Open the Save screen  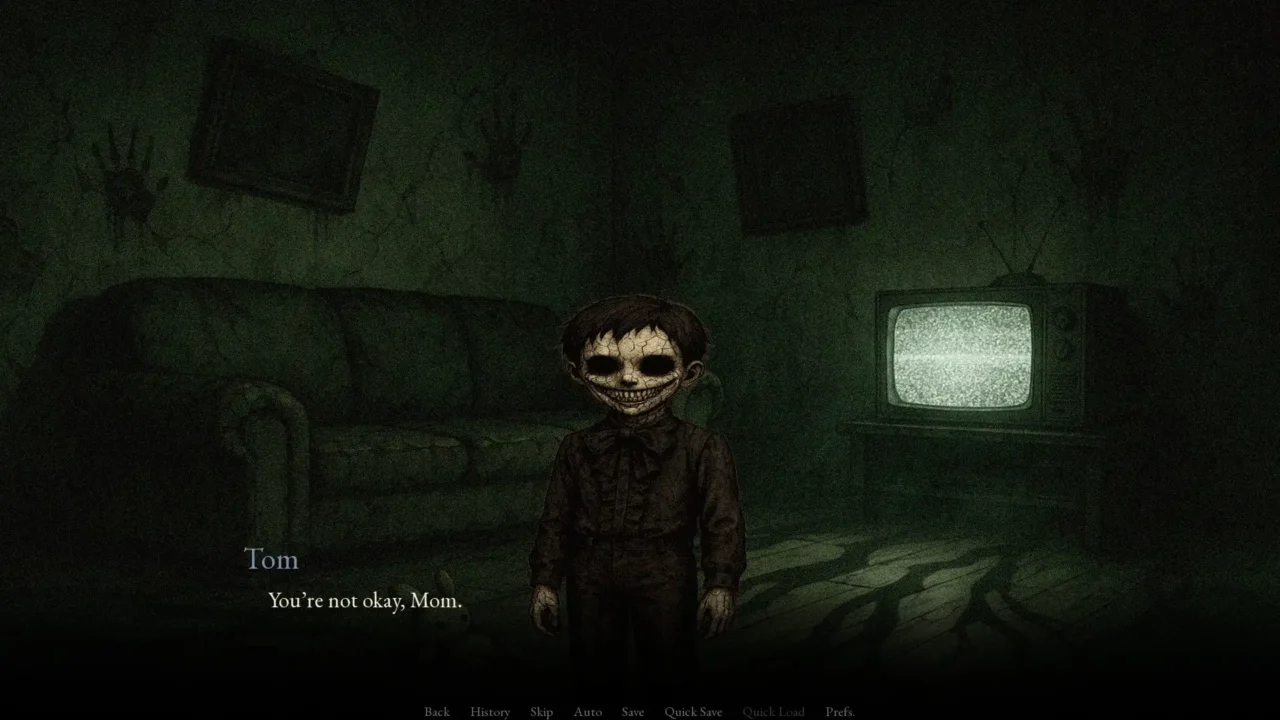(x=632, y=711)
